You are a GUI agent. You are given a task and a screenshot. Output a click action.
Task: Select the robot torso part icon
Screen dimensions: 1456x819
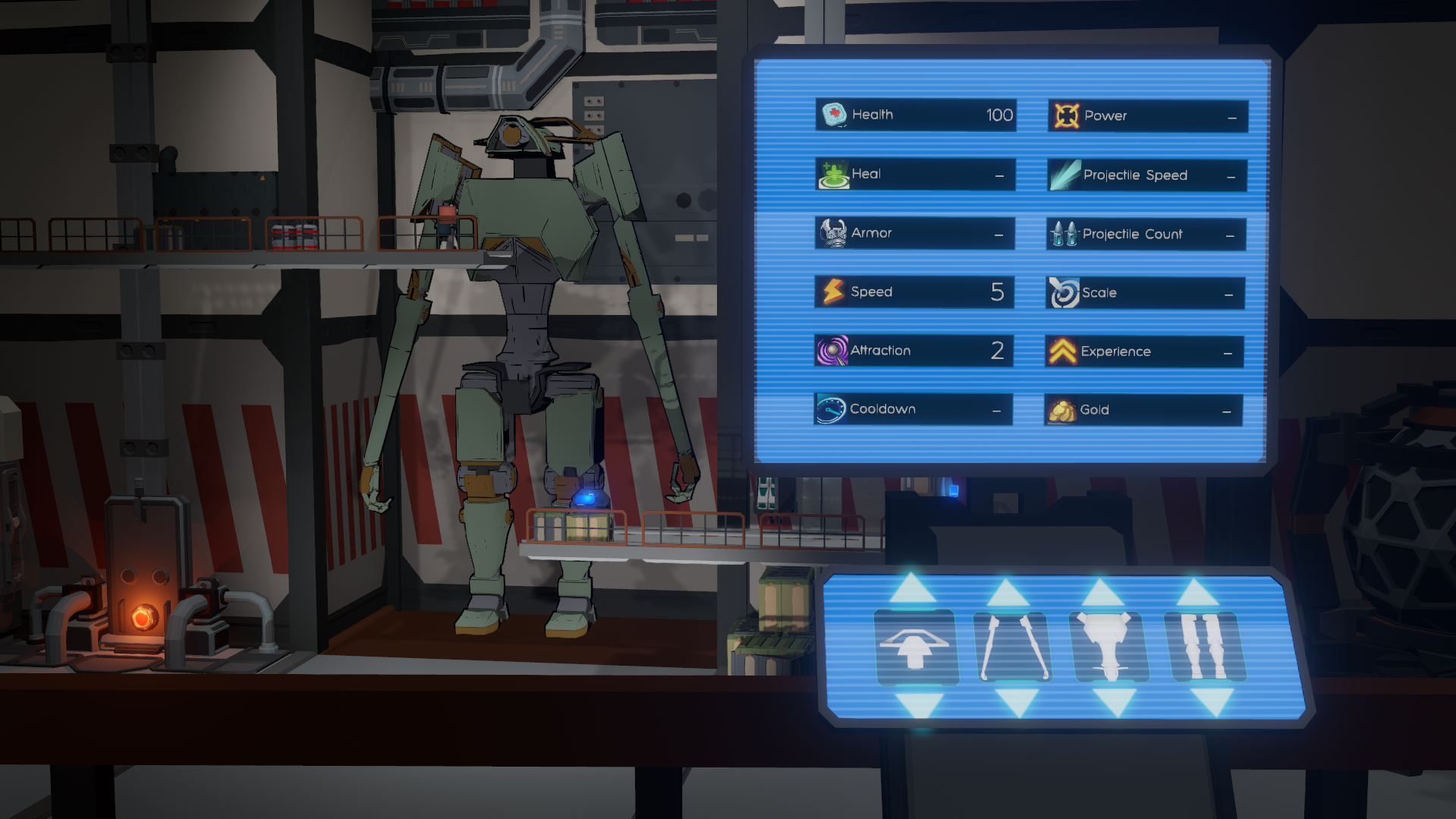point(1109,647)
